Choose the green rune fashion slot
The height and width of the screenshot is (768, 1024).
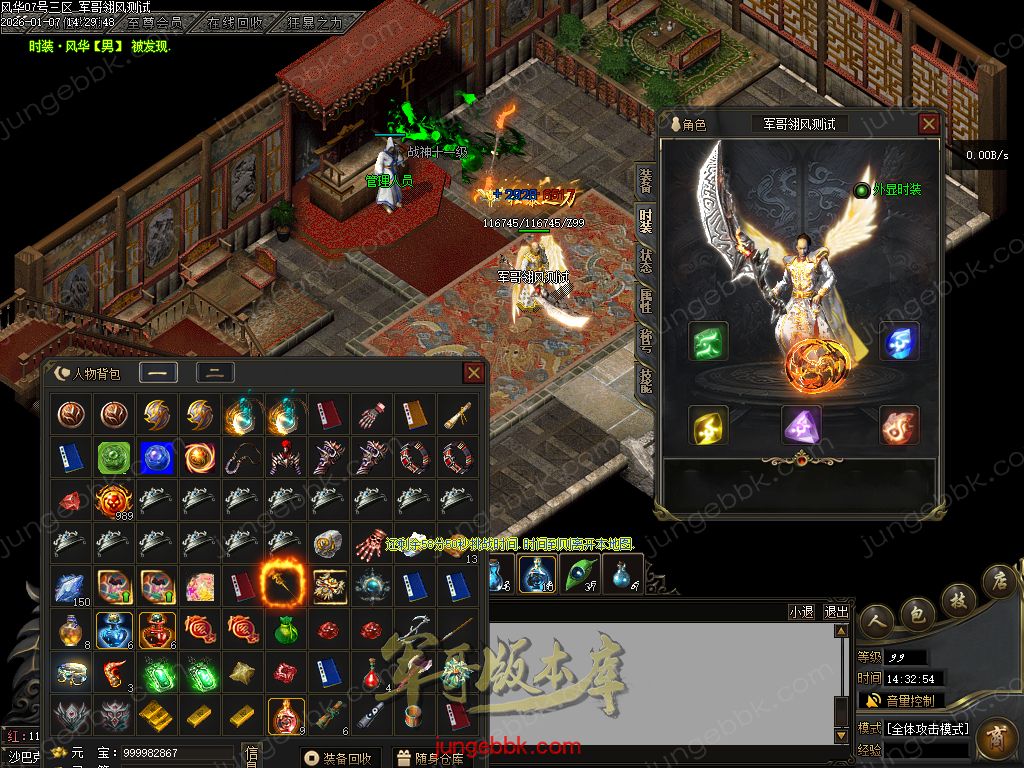coord(708,341)
